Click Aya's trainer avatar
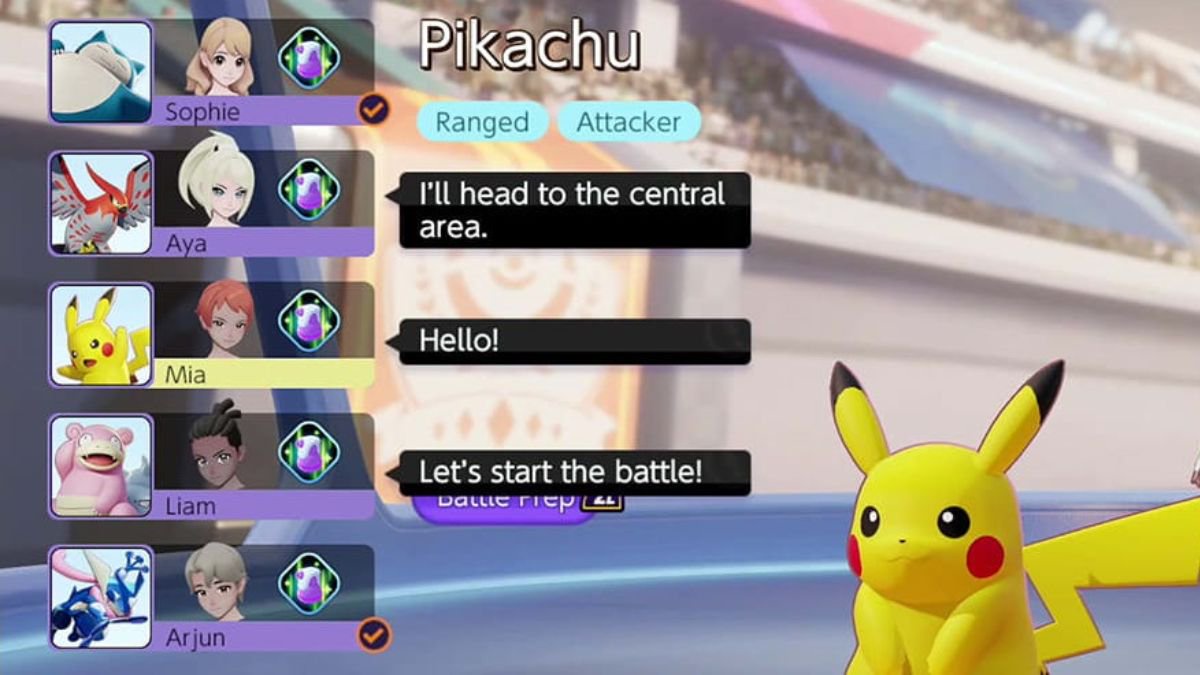This screenshot has width=1200, height=675. point(215,188)
